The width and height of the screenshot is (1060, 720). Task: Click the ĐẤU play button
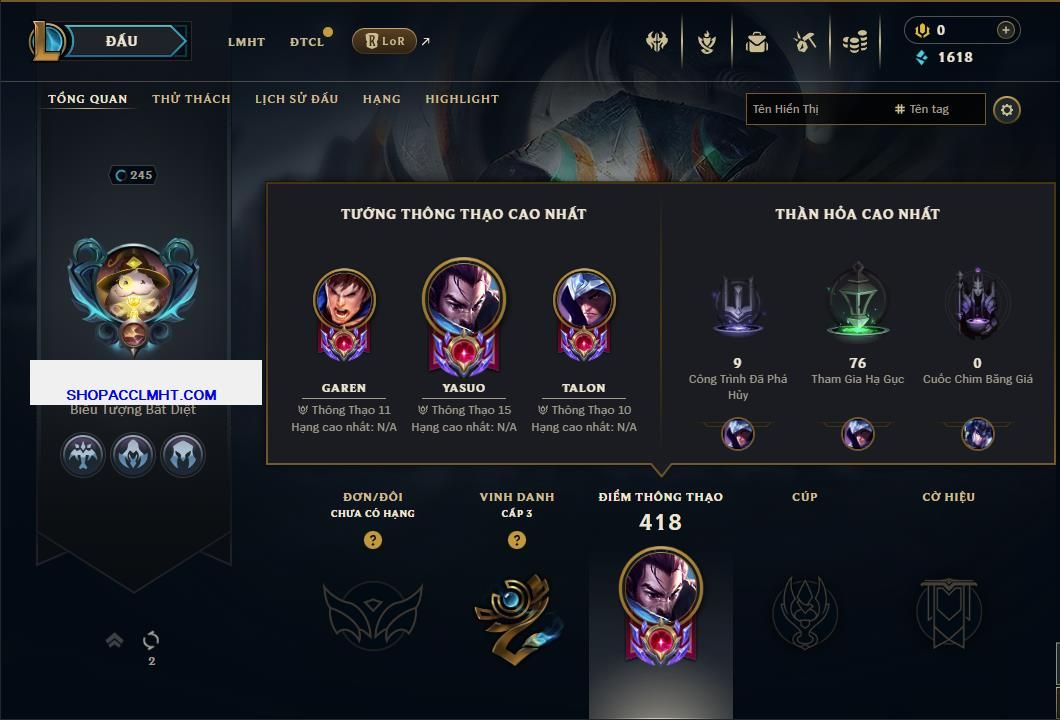123,41
